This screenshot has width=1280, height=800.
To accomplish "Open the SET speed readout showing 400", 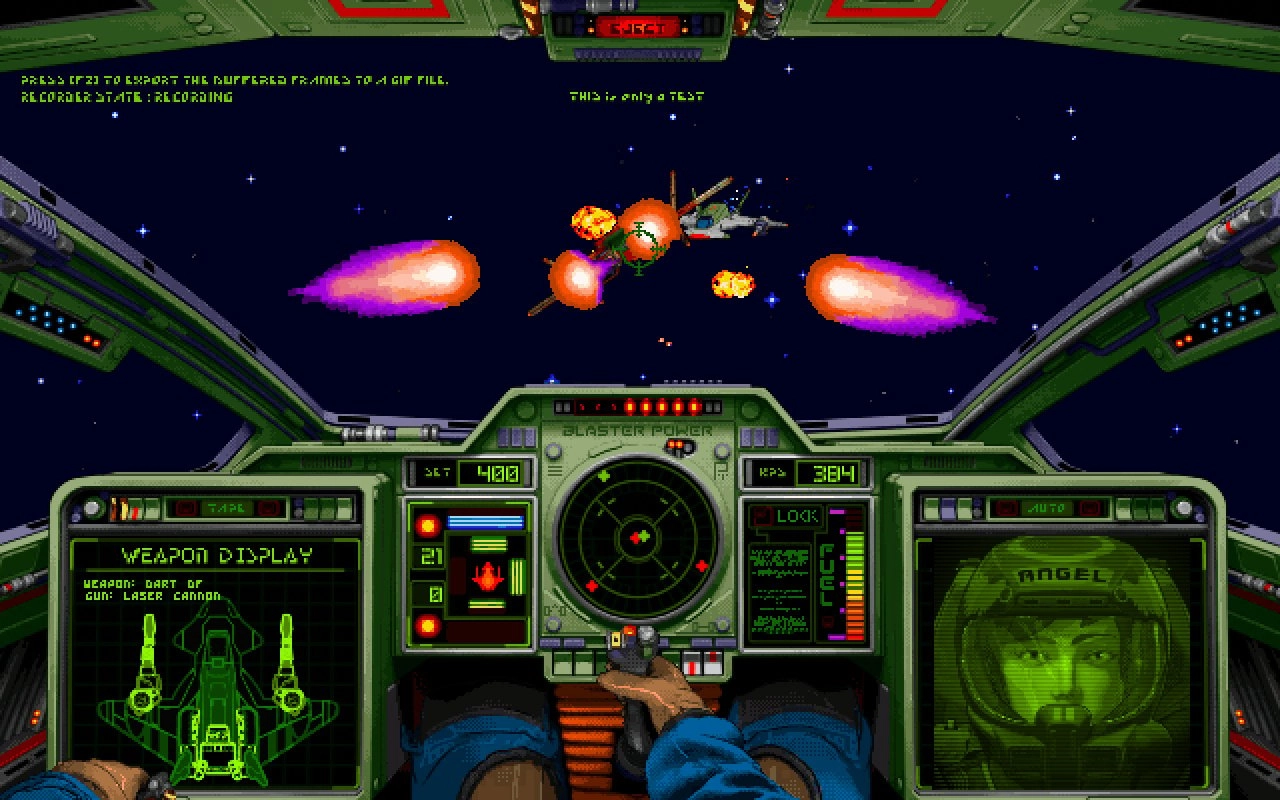I will (x=470, y=470).
